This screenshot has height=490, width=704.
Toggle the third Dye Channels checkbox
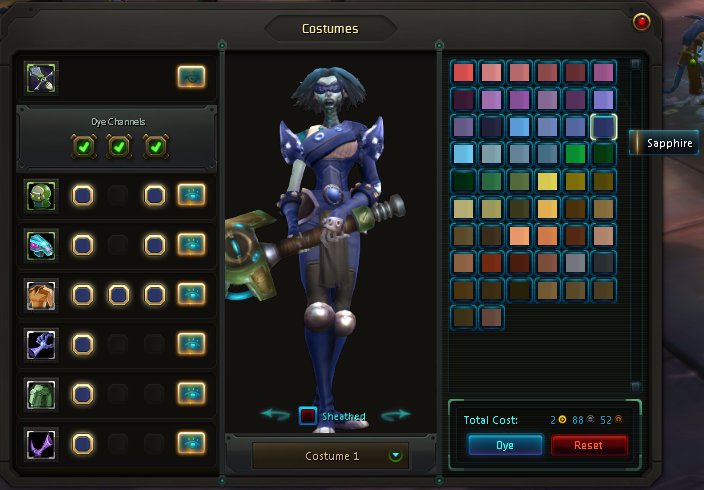[x=154, y=147]
